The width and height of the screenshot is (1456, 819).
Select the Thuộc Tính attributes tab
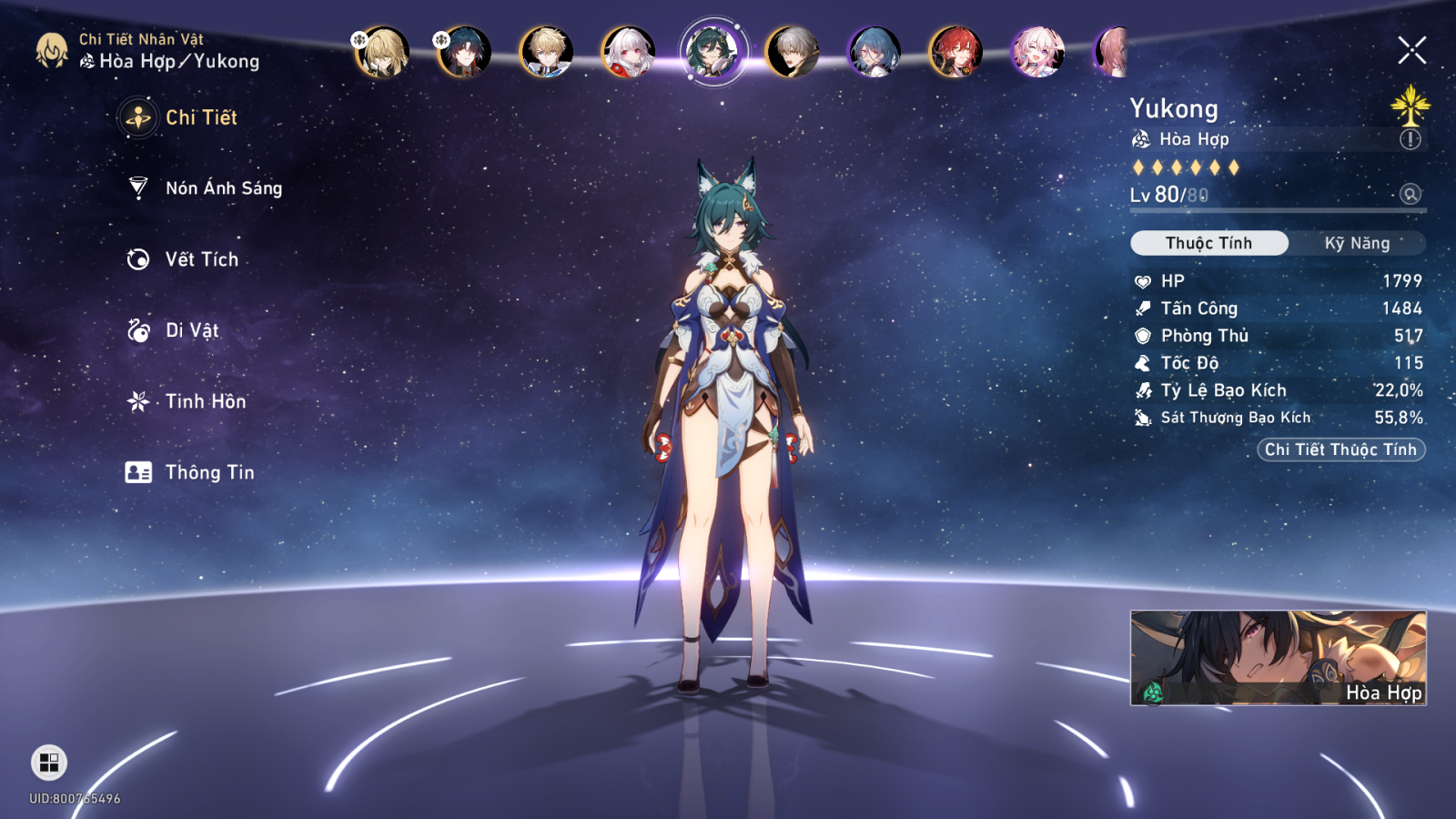click(1208, 243)
